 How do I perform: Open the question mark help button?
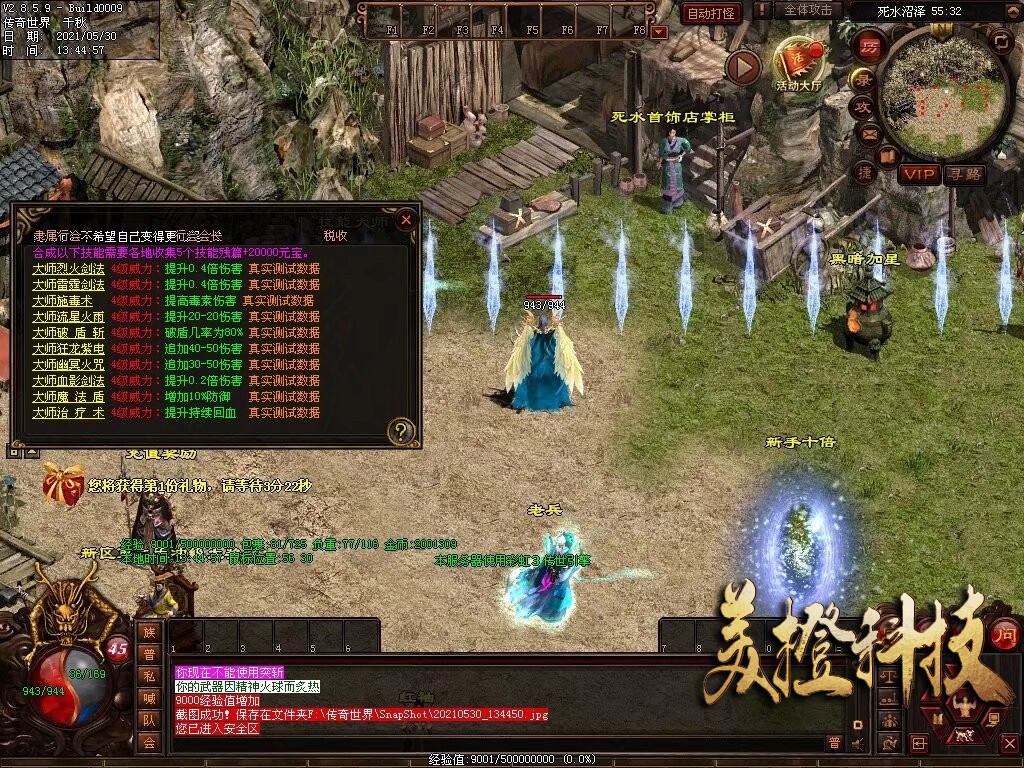(400, 432)
